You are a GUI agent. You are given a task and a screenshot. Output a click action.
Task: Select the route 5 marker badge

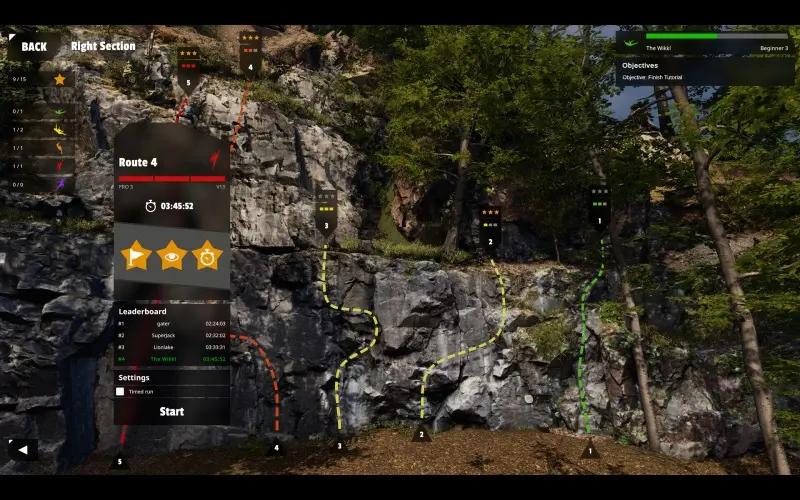(188, 68)
